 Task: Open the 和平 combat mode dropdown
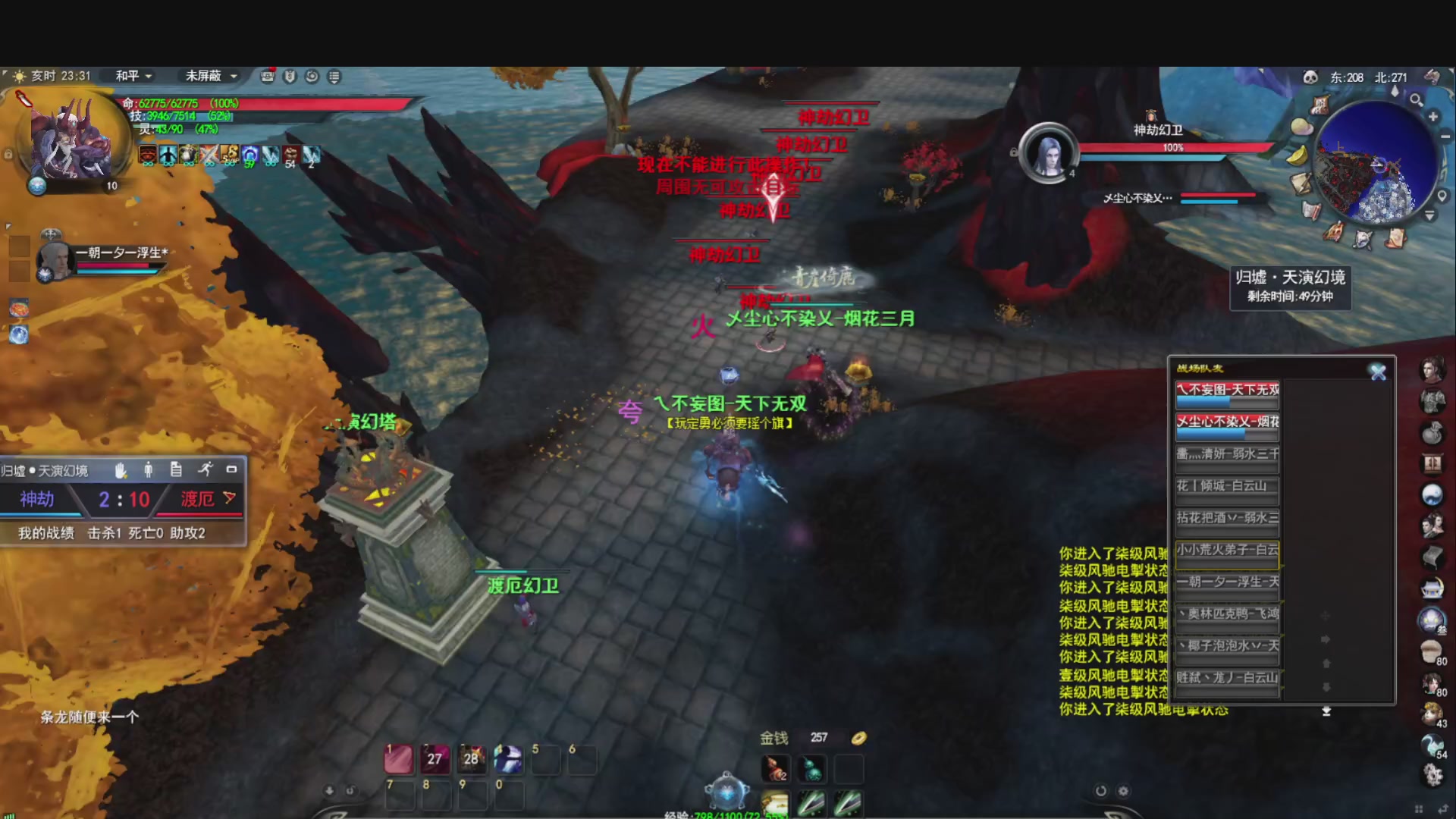(x=134, y=76)
